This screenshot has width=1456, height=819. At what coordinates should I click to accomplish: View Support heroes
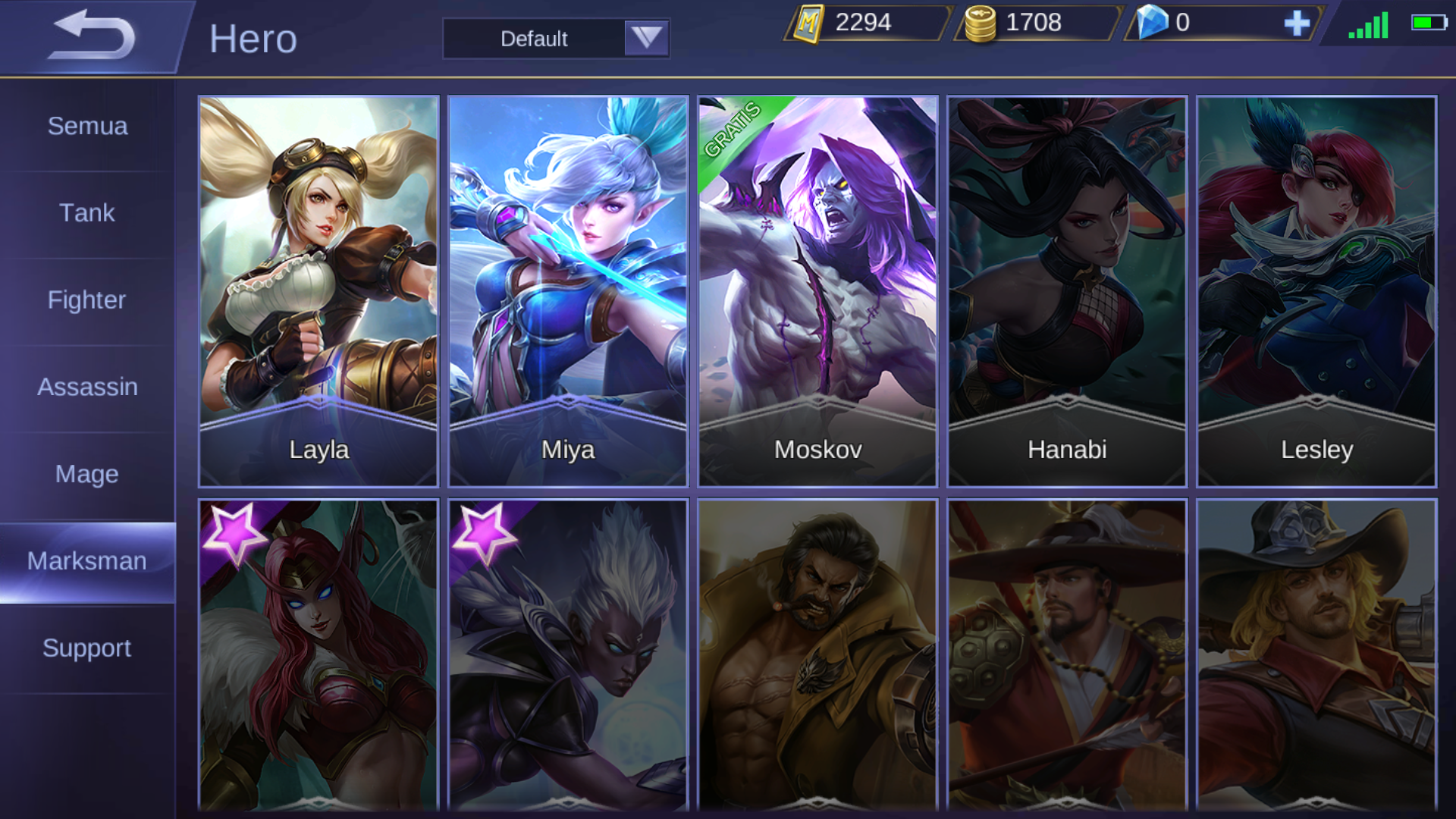(87, 648)
